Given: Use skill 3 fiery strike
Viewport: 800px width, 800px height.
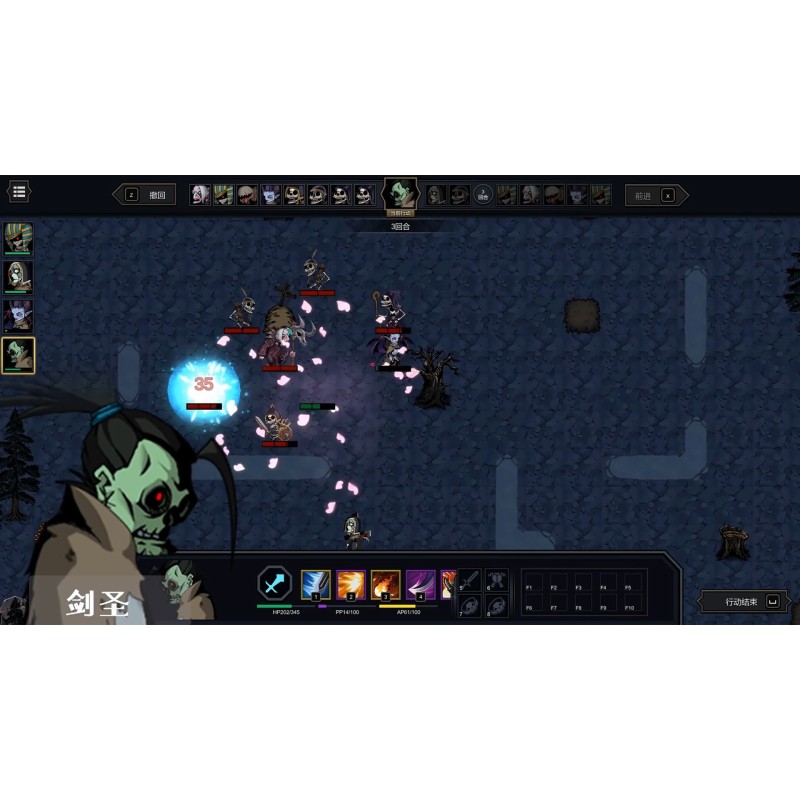Looking at the screenshot, I should point(386,584).
